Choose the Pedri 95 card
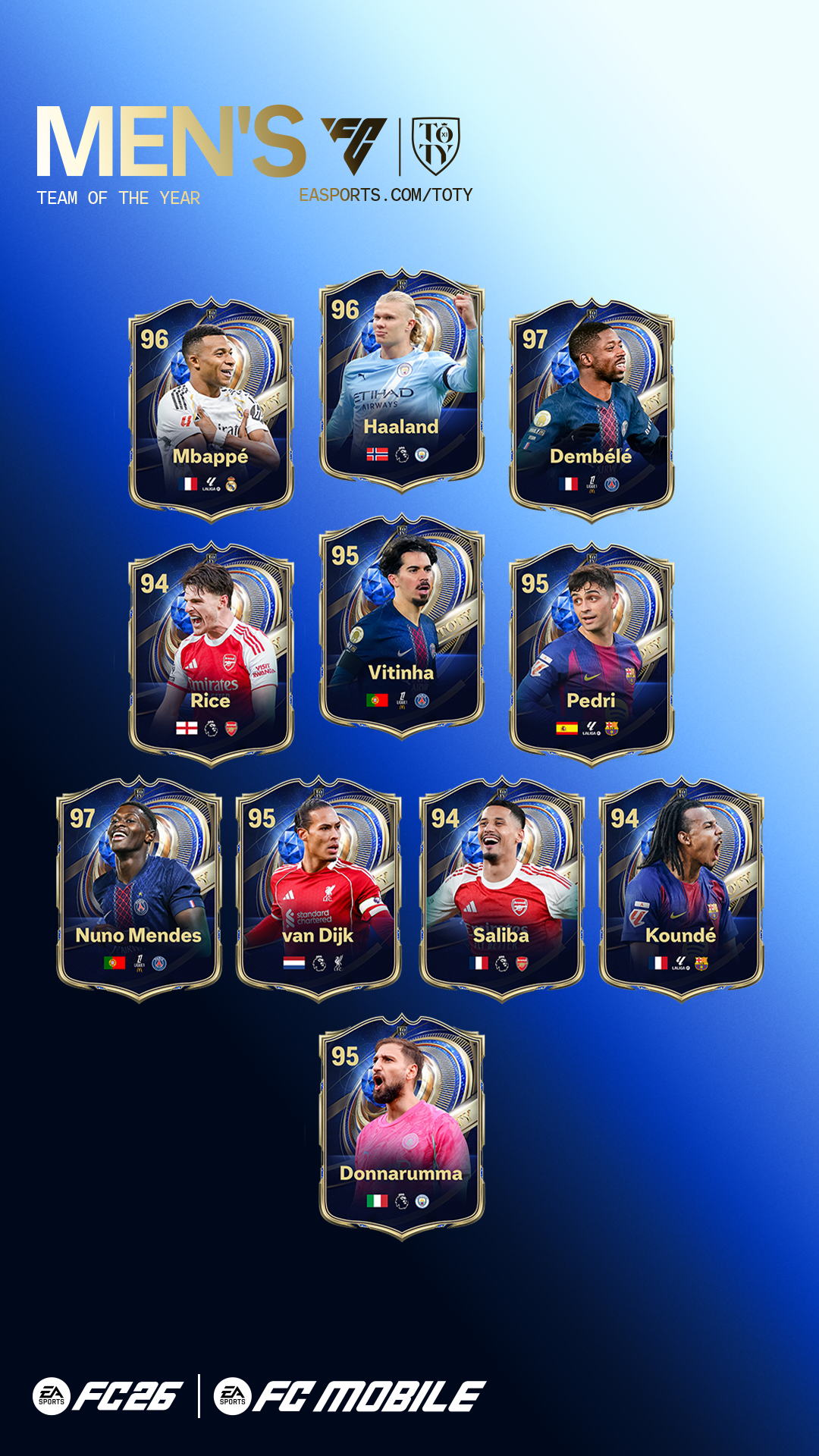The image size is (819, 1456). [591, 654]
